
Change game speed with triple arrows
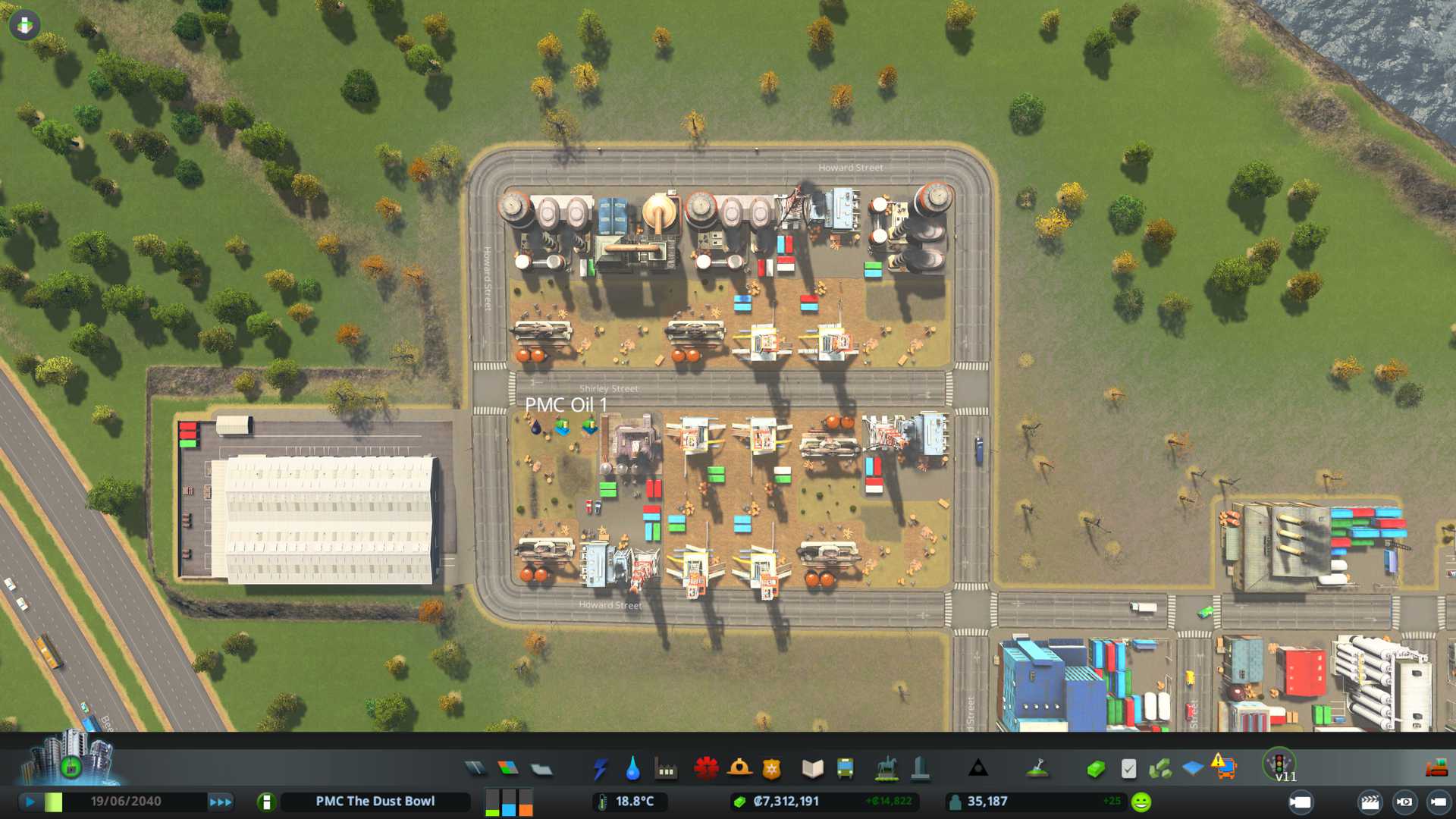click(221, 802)
